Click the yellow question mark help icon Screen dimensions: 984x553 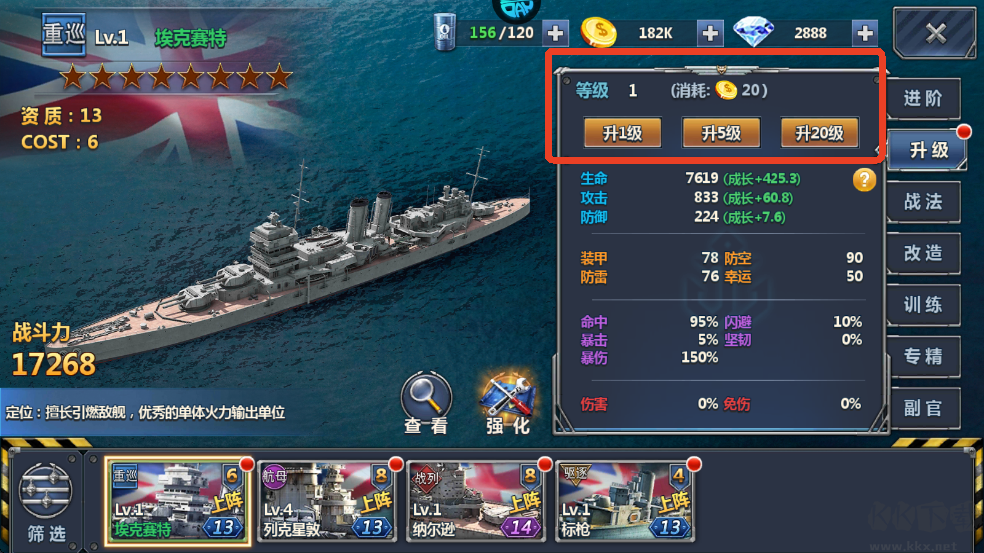click(865, 180)
